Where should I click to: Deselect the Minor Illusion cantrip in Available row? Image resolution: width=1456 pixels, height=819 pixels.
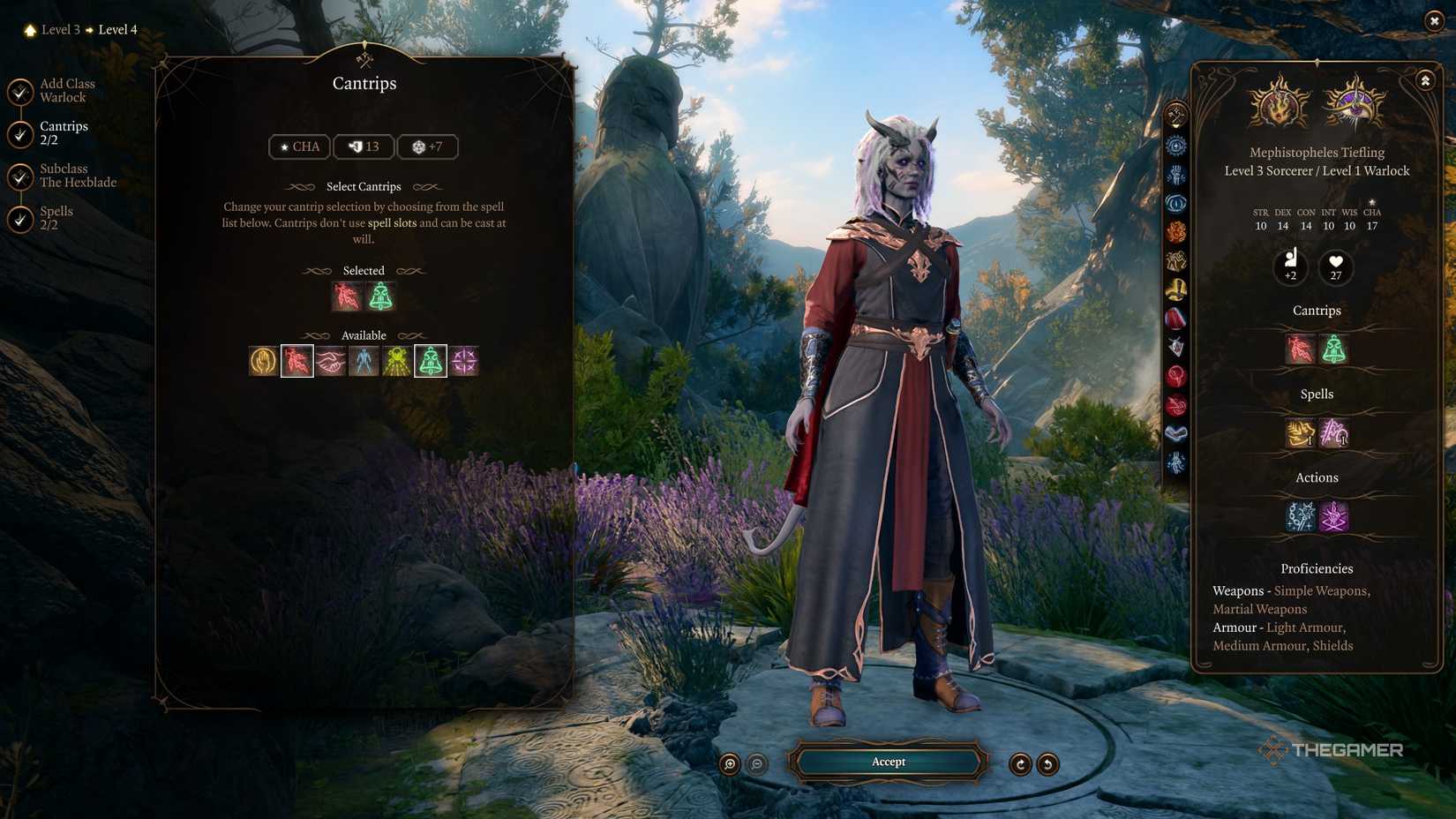[x=430, y=360]
